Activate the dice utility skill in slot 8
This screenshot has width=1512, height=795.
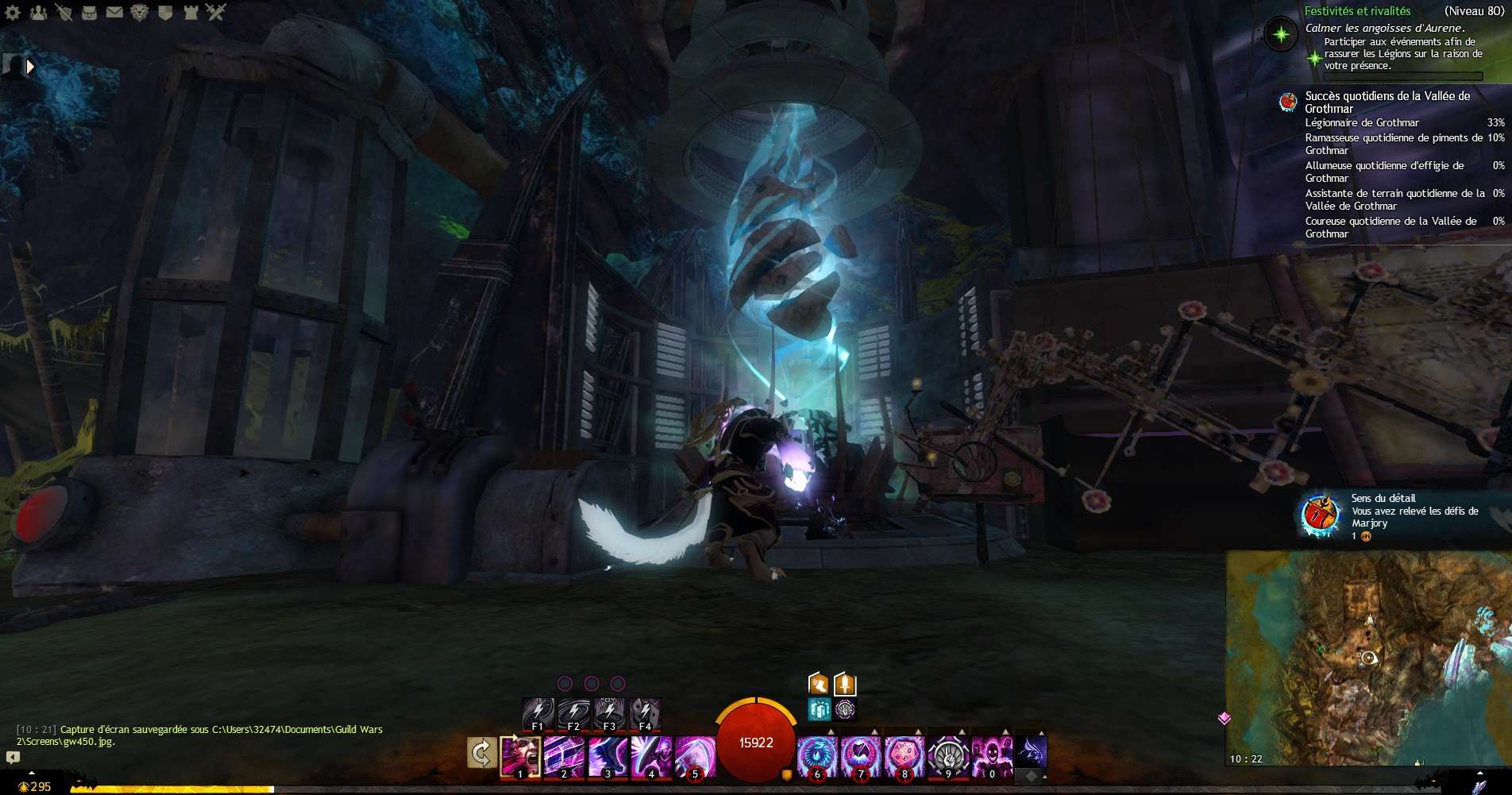pyautogui.click(x=904, y=755)
